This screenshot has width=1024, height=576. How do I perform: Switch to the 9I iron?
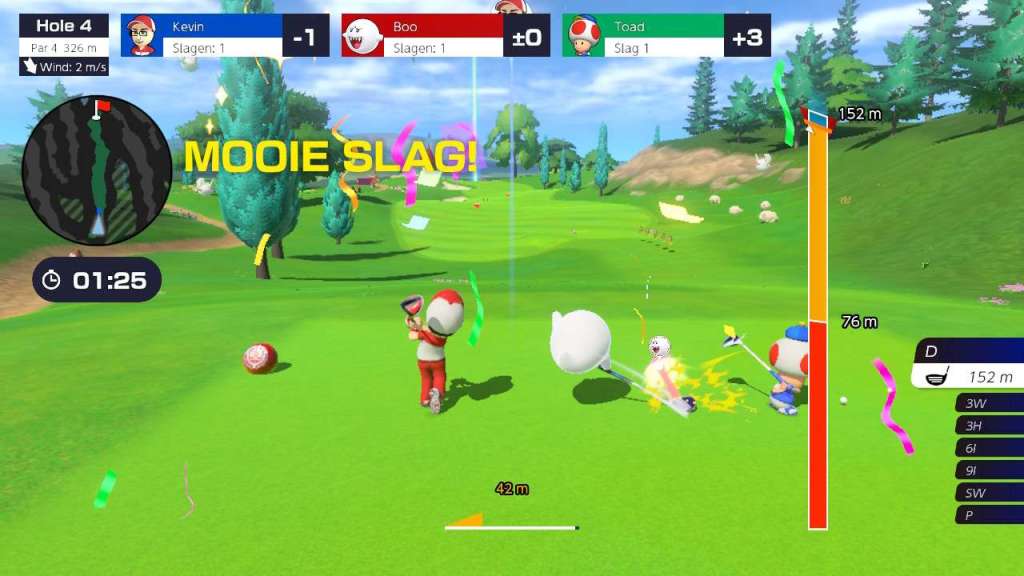988,470
